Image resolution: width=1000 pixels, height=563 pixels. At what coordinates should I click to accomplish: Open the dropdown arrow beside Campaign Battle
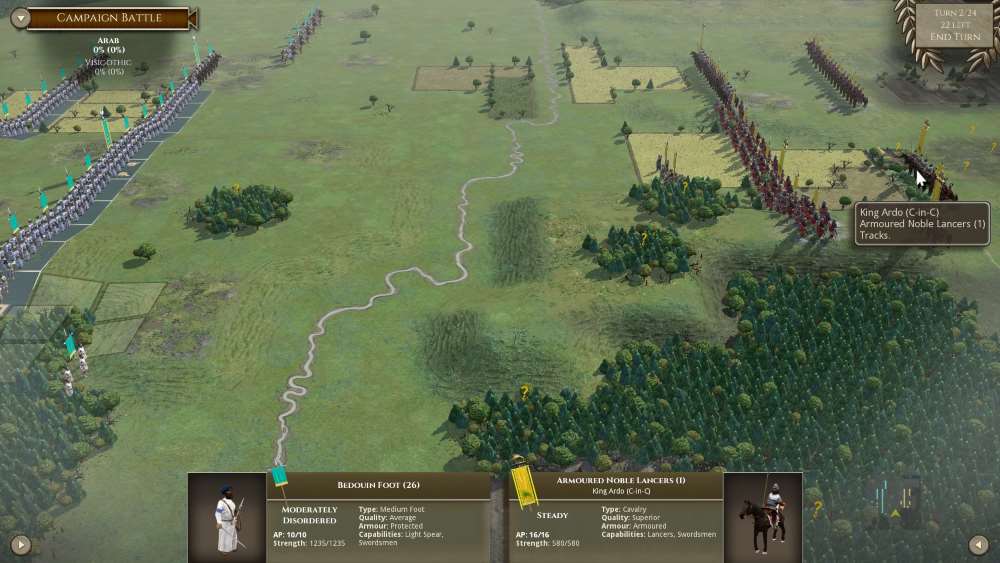[18, 17]
